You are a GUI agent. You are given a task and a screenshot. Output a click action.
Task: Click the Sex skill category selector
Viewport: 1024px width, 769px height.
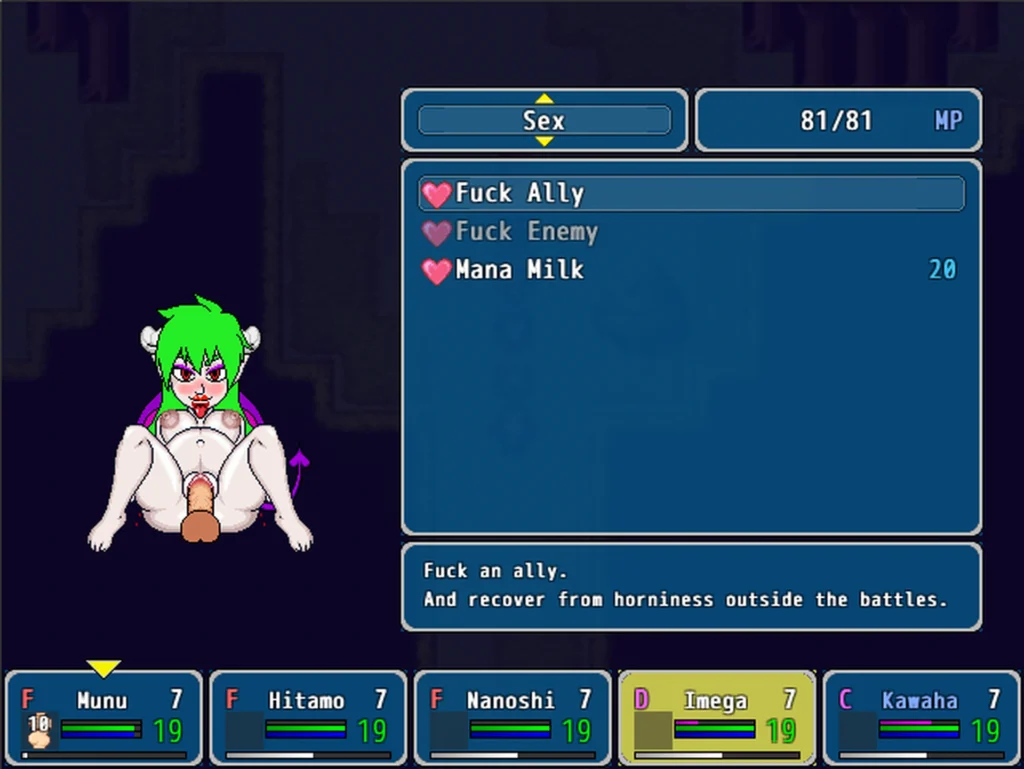tap(544, 121)
